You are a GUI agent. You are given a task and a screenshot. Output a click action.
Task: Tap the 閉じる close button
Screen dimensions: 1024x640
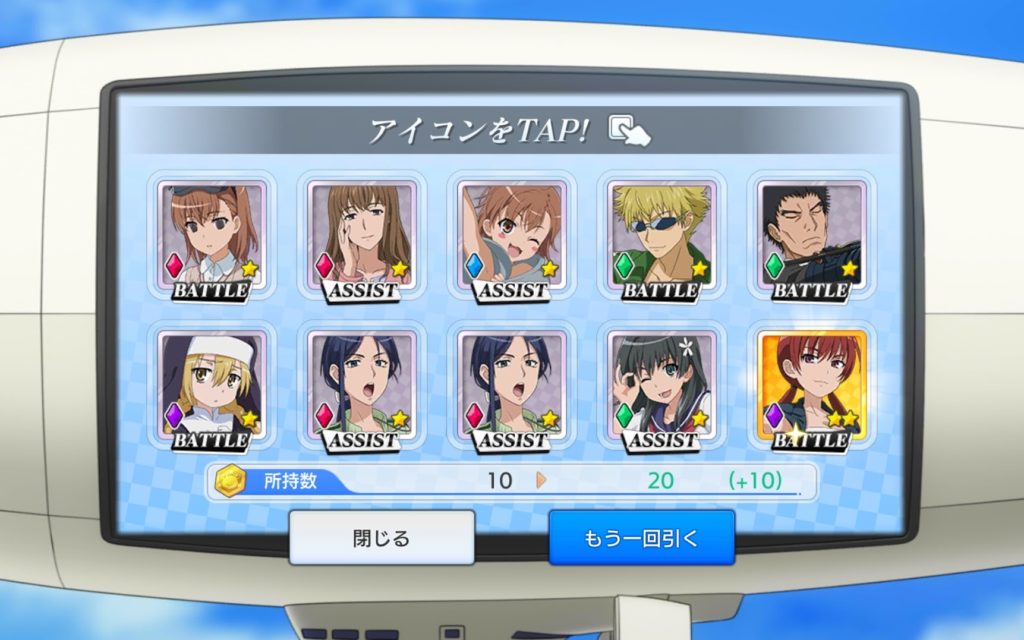pos(381,538)
